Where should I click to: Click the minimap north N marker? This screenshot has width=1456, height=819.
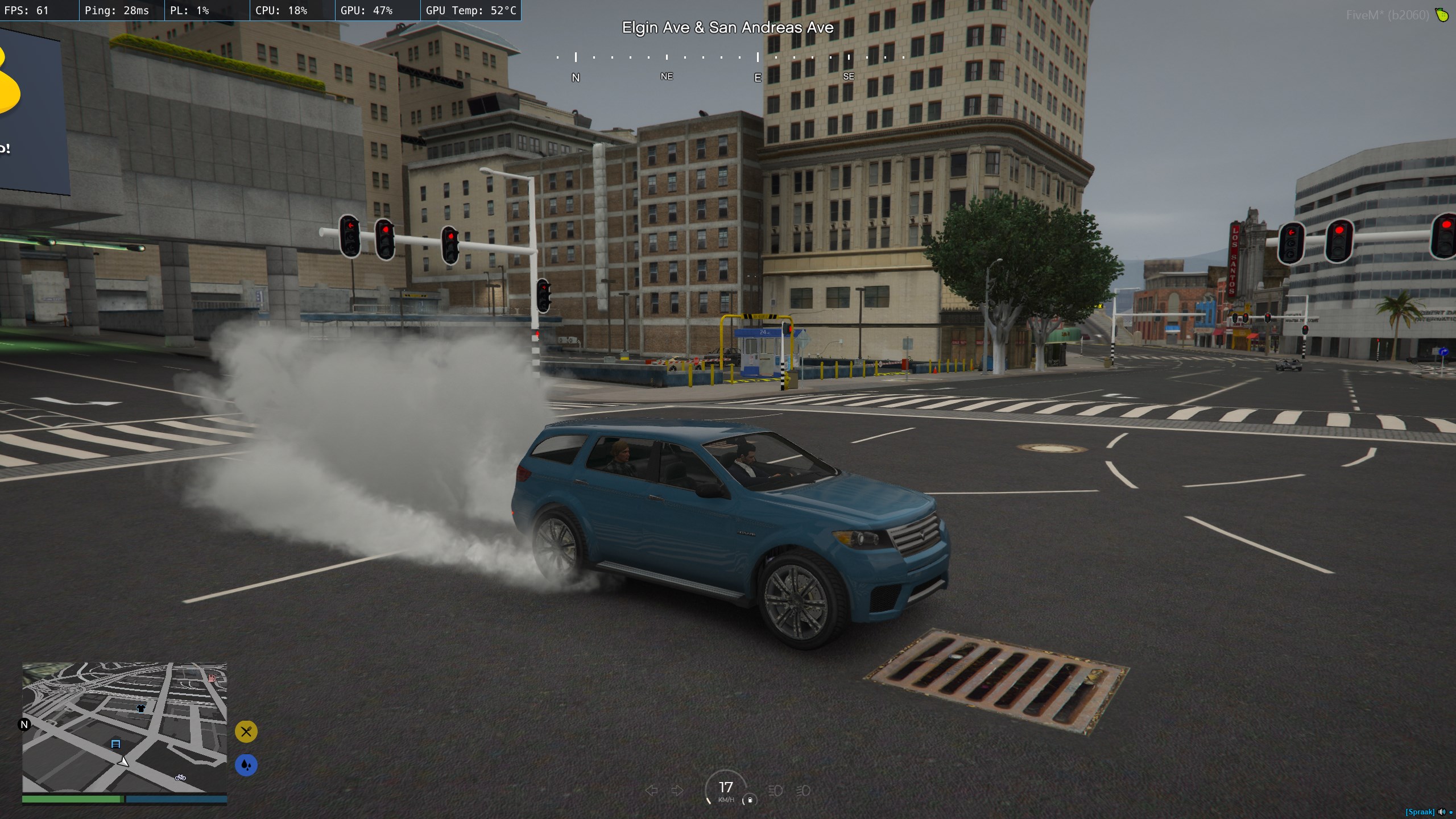pos(24,725)
